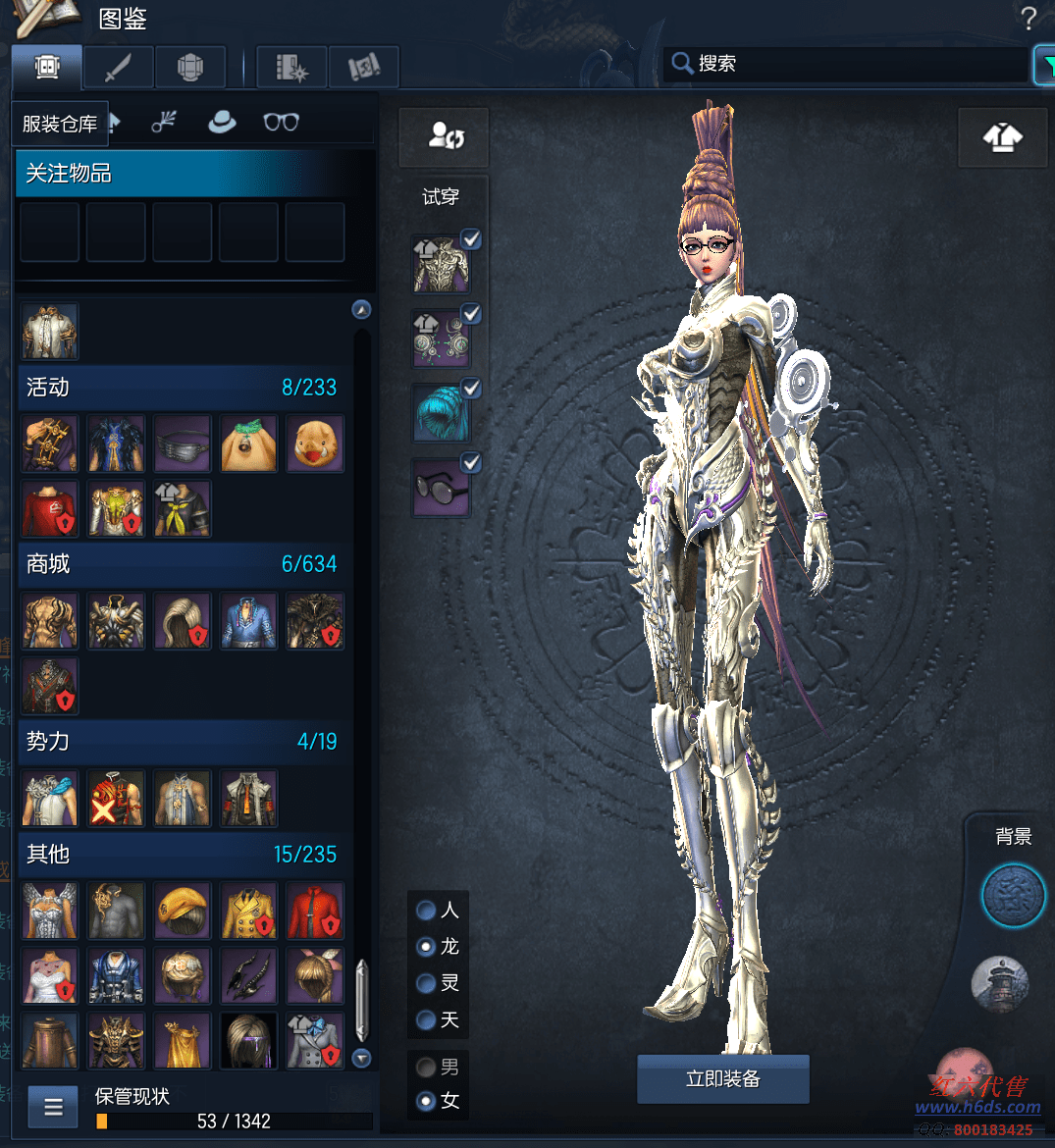Pick the red coat costume in 其他
Image resolution: width=1055 pixels, height=1148 pixels.
point(316,911)
